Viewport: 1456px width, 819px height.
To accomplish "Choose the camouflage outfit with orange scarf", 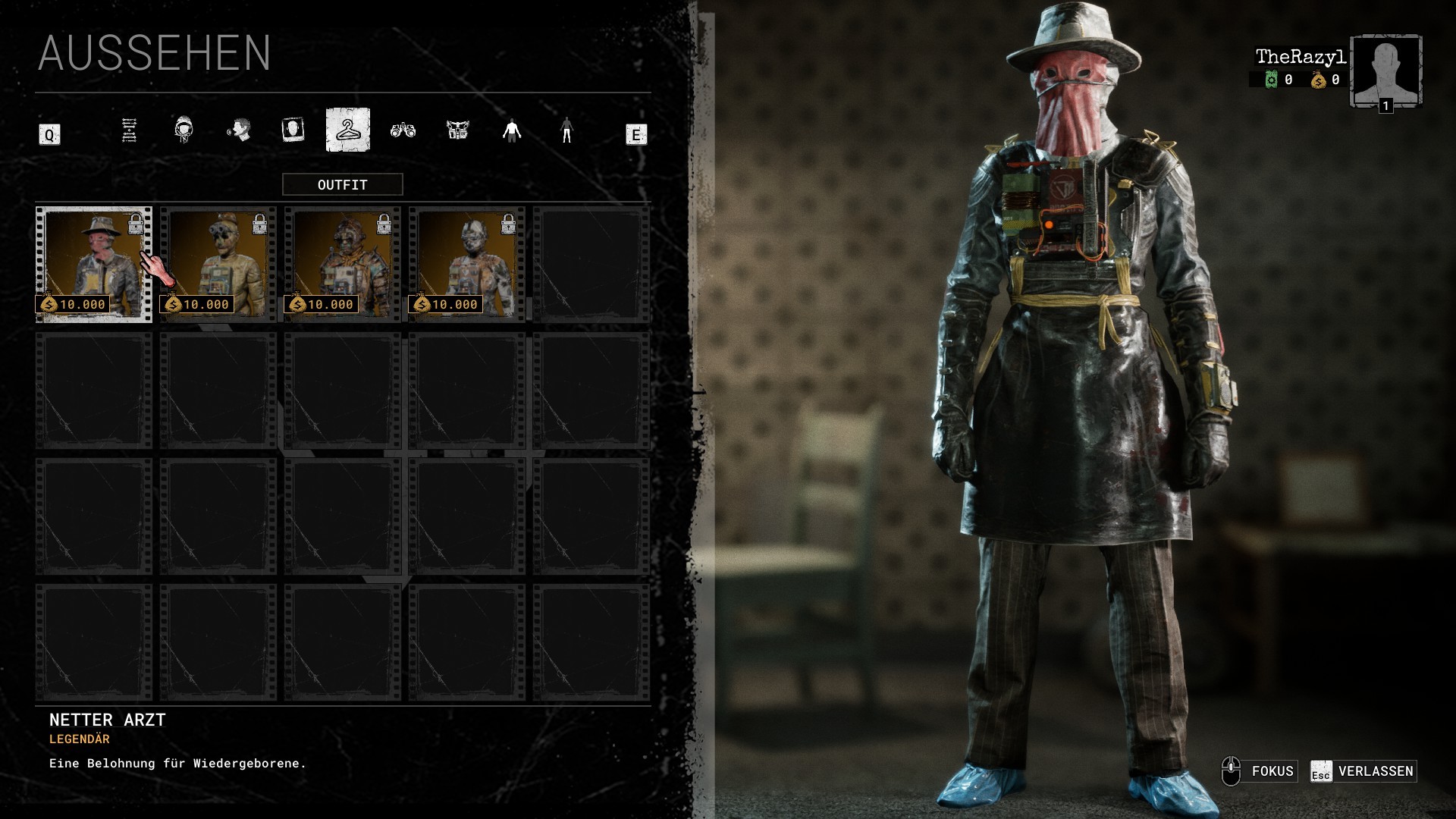I will coord(343,264).
